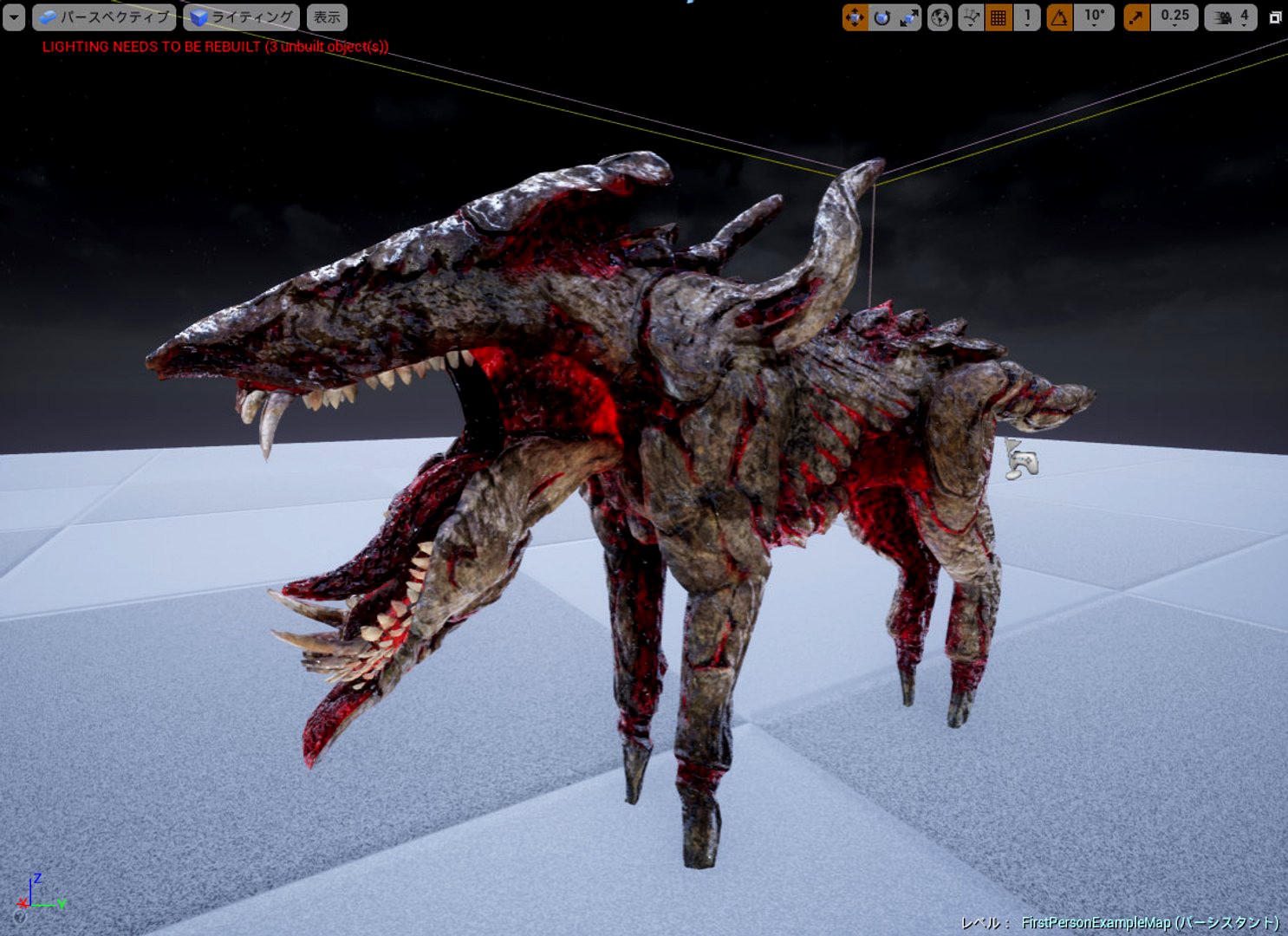The image size is (1288, 936).
Task: Select the Move (translate) tool
Action: (855, 16)
